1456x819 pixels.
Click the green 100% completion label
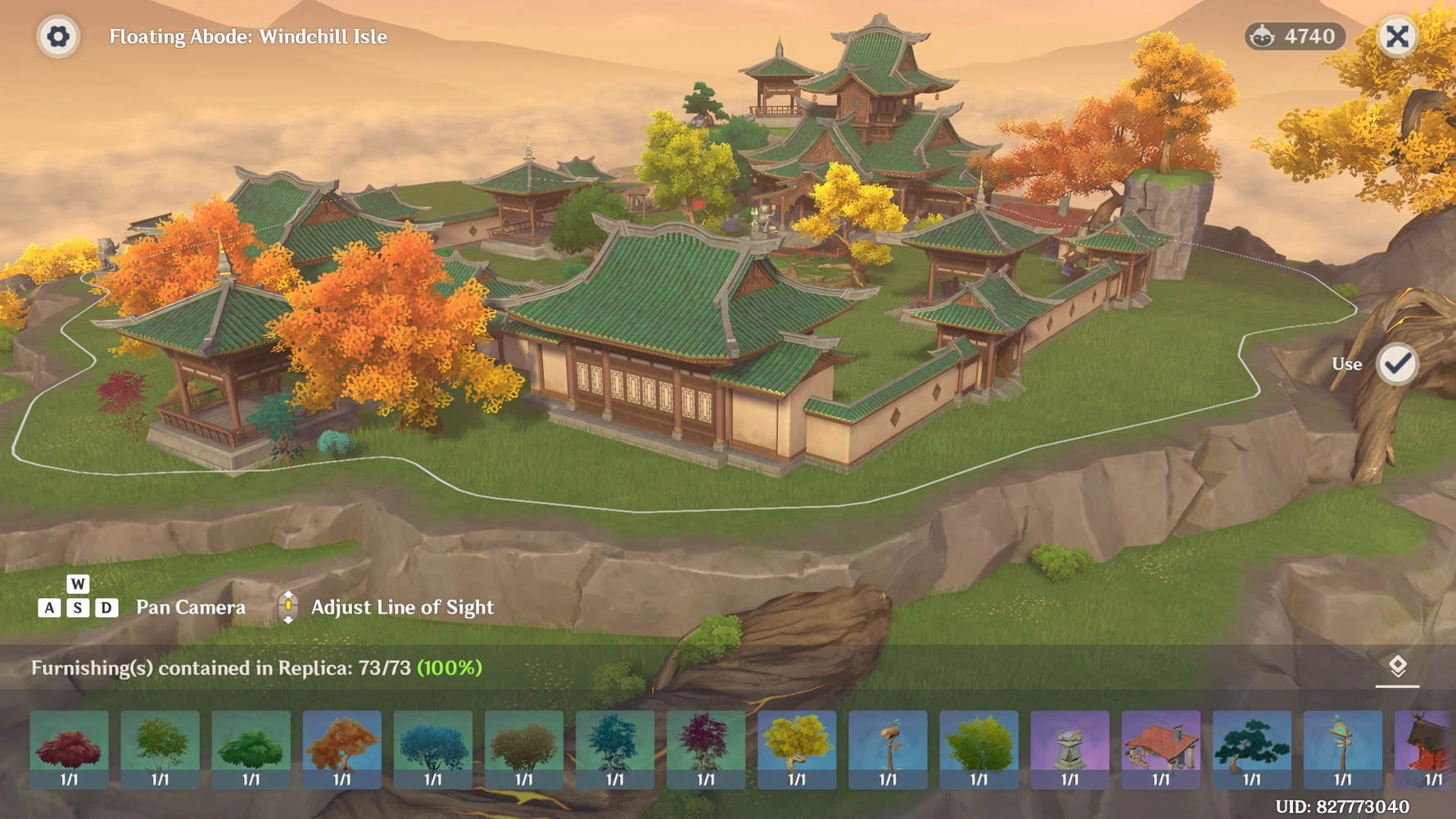(x=449, y=670)
